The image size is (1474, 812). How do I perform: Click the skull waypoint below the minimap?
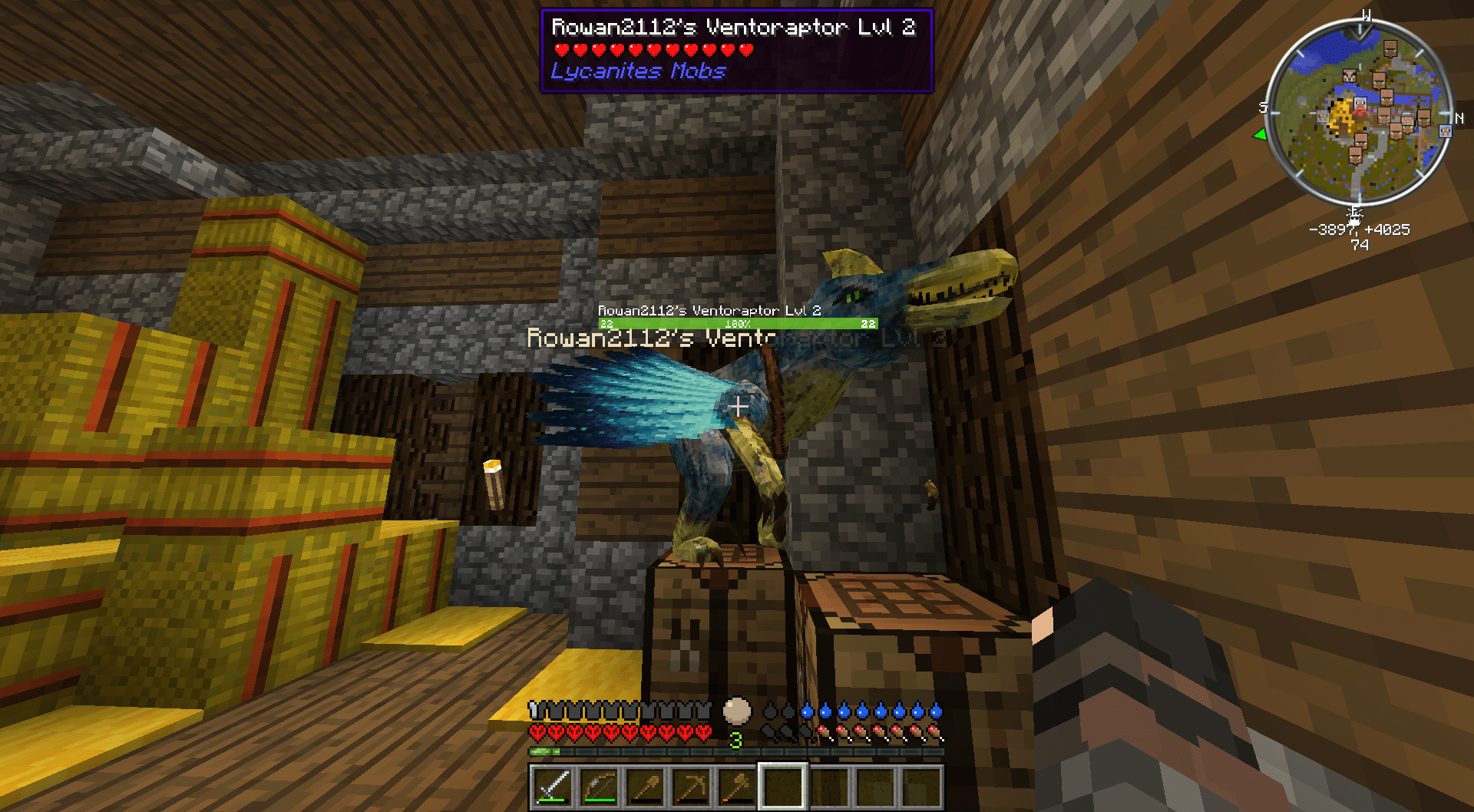click(1355, 215)
